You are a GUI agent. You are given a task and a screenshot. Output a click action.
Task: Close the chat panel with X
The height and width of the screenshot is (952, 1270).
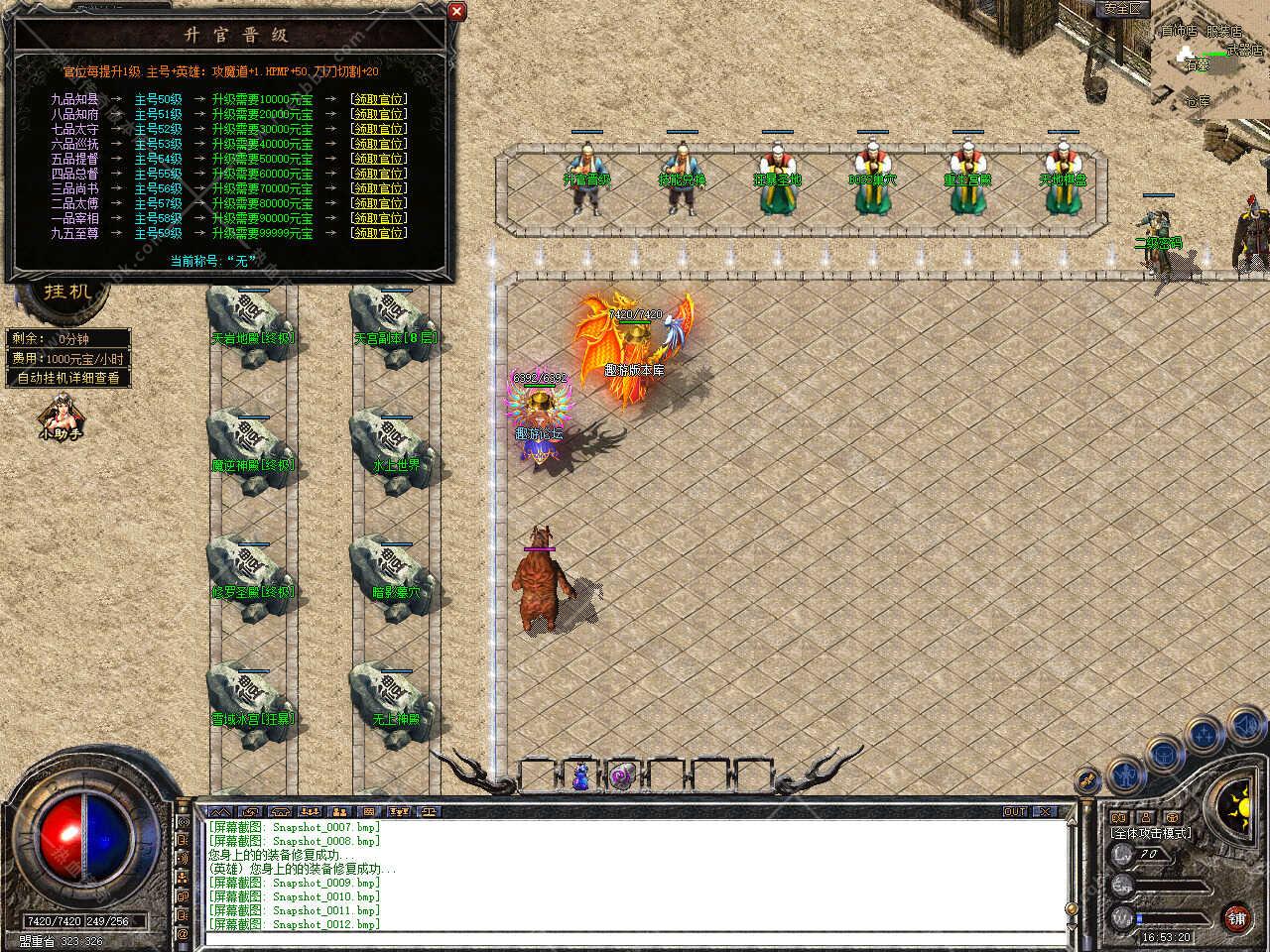click(1044, 811)
